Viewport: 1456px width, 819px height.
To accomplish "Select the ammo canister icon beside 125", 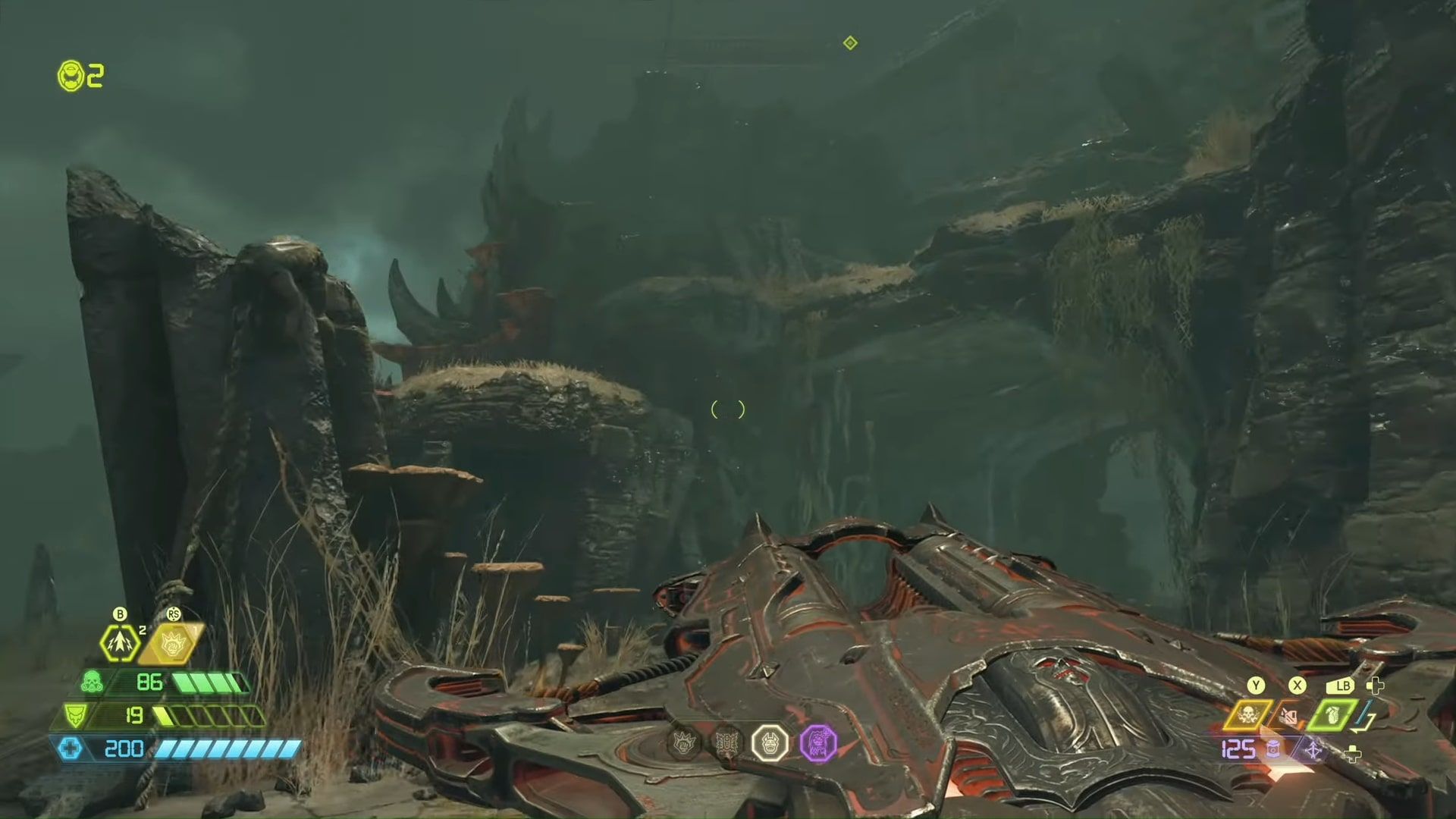I will tap(1275, 749).
